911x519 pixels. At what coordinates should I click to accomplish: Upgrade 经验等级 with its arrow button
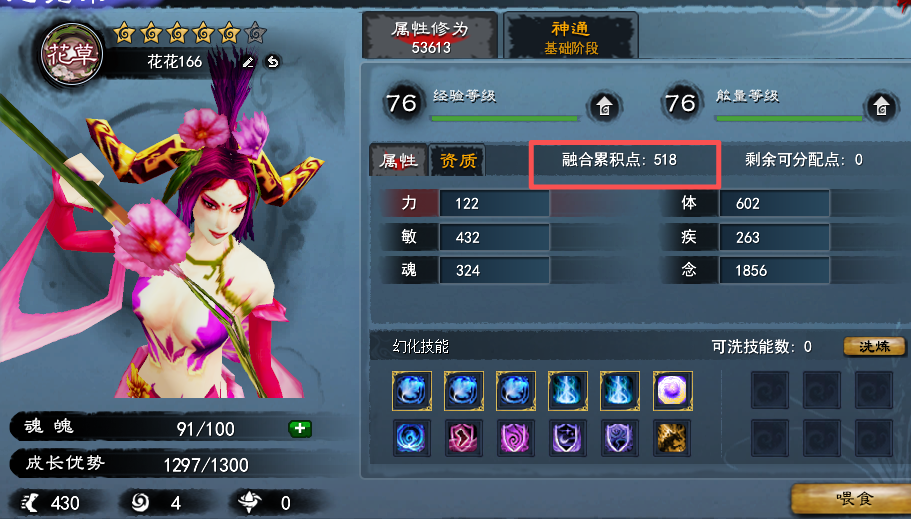[x=604, y=105]
